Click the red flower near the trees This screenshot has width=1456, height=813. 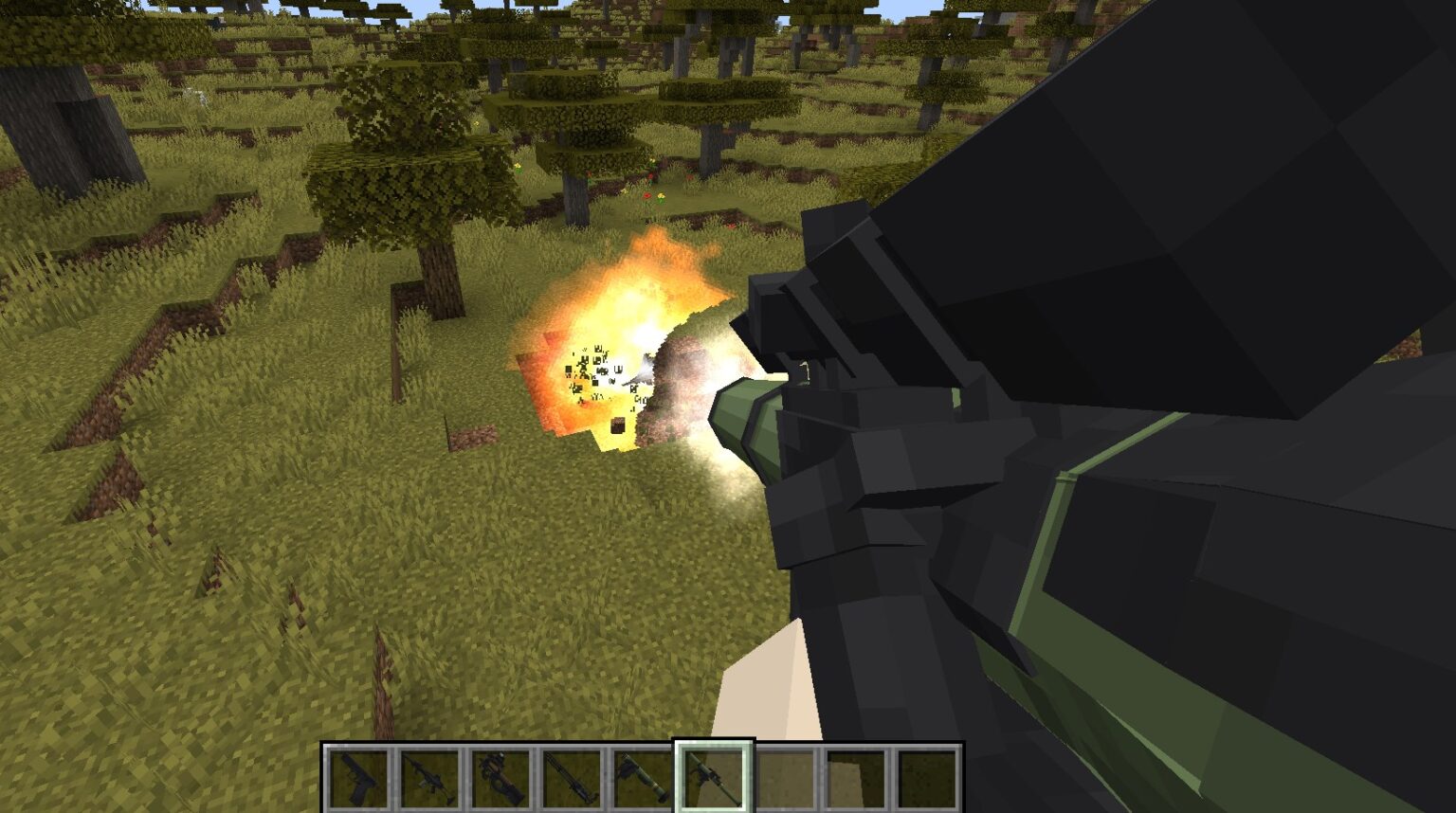(x=647, y=196)
